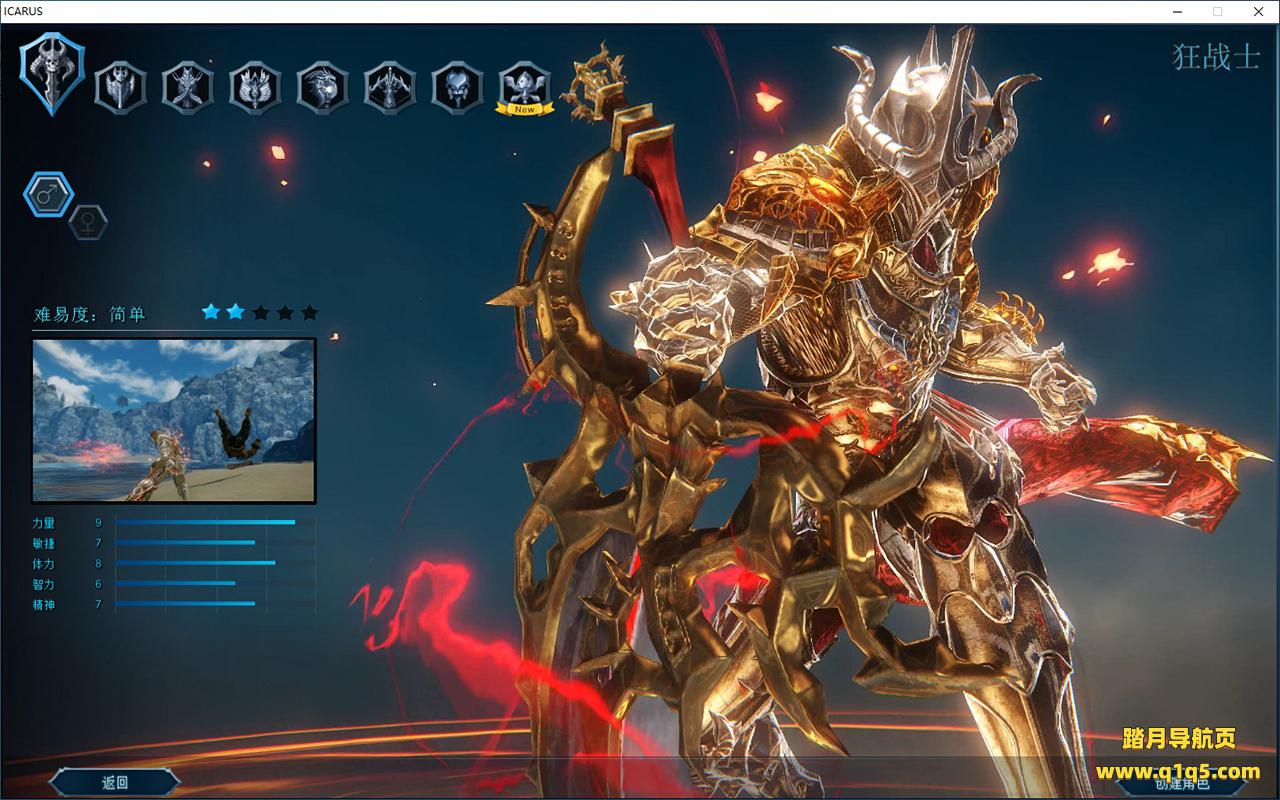Minimize the ICARUS window
Viewport: 1280px width, 800px height.
1179,11
